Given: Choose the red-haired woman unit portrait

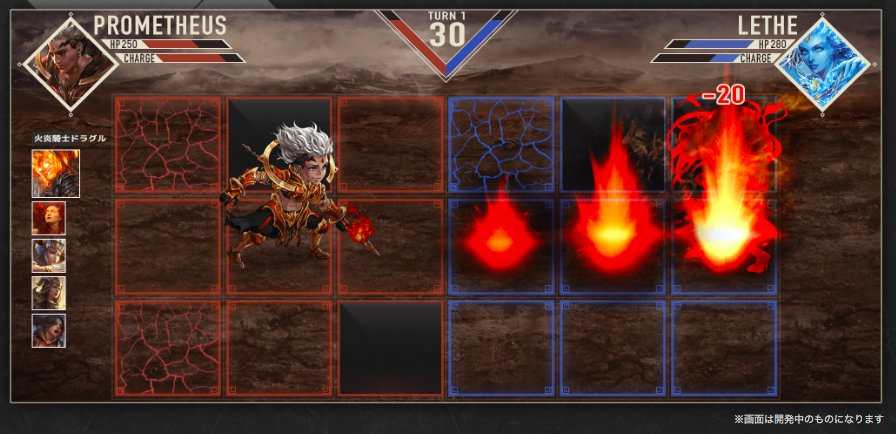Looking at the screenshot, I should [x=49, y=217].
